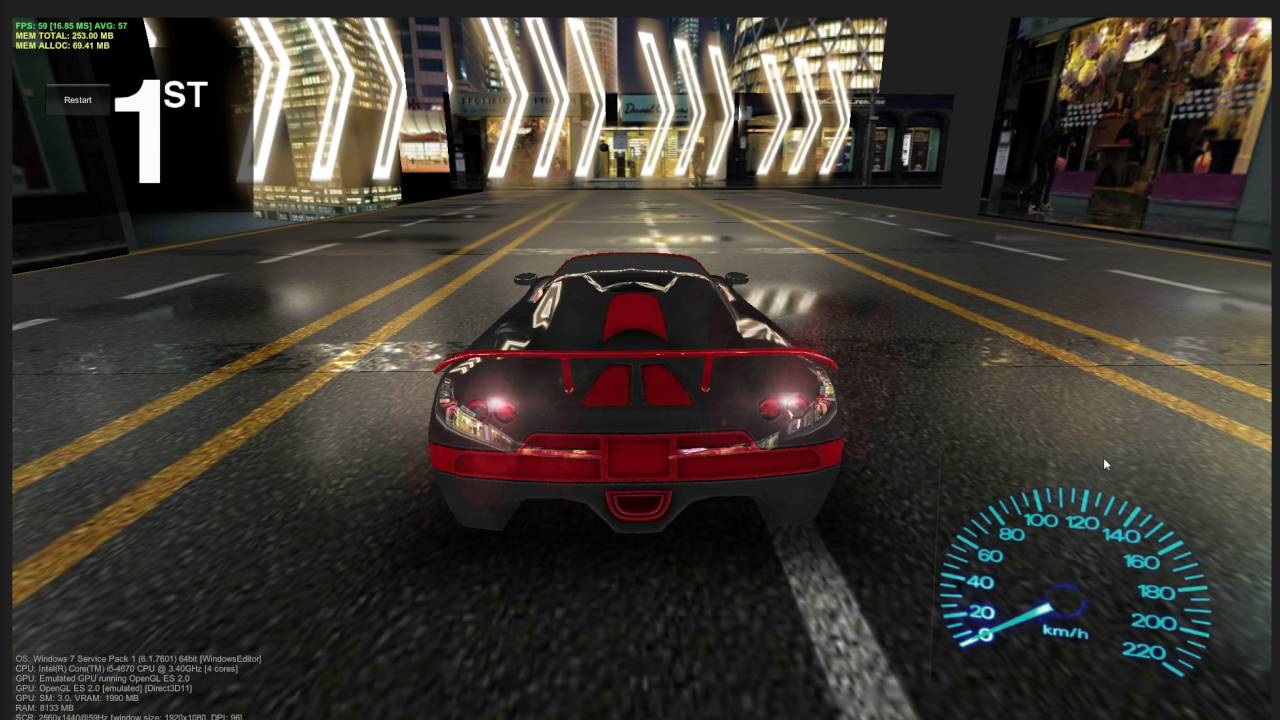Select the CPU info line in the debug overlay

point(125,668)
